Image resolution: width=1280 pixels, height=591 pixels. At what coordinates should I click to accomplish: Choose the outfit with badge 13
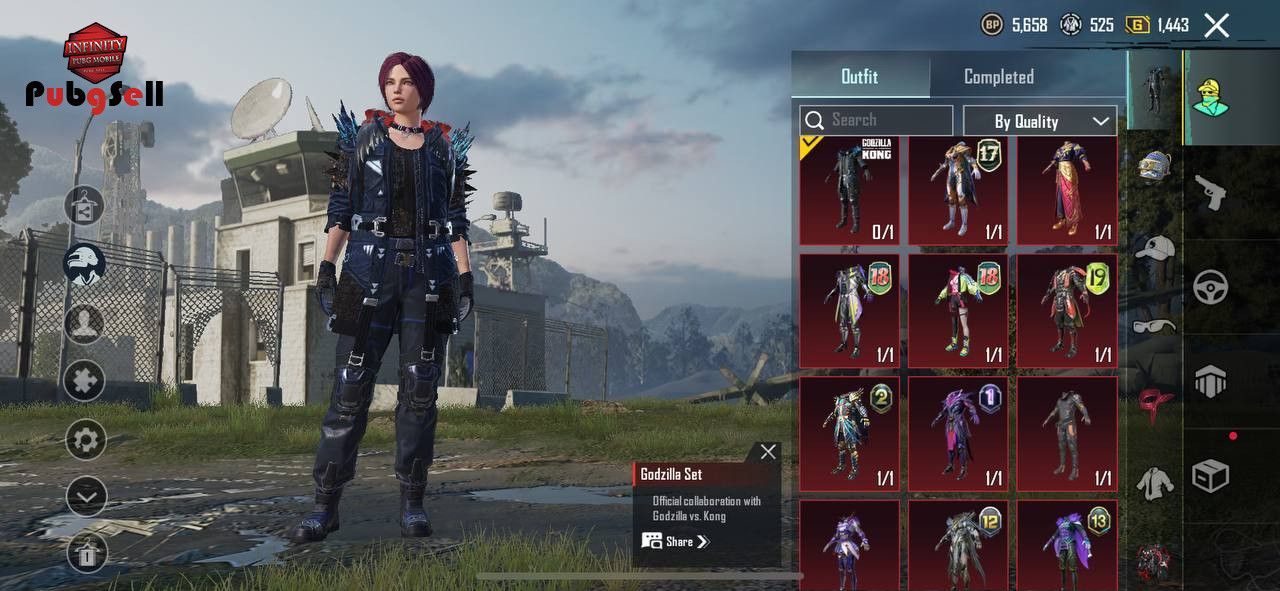tap(1067, 545)
